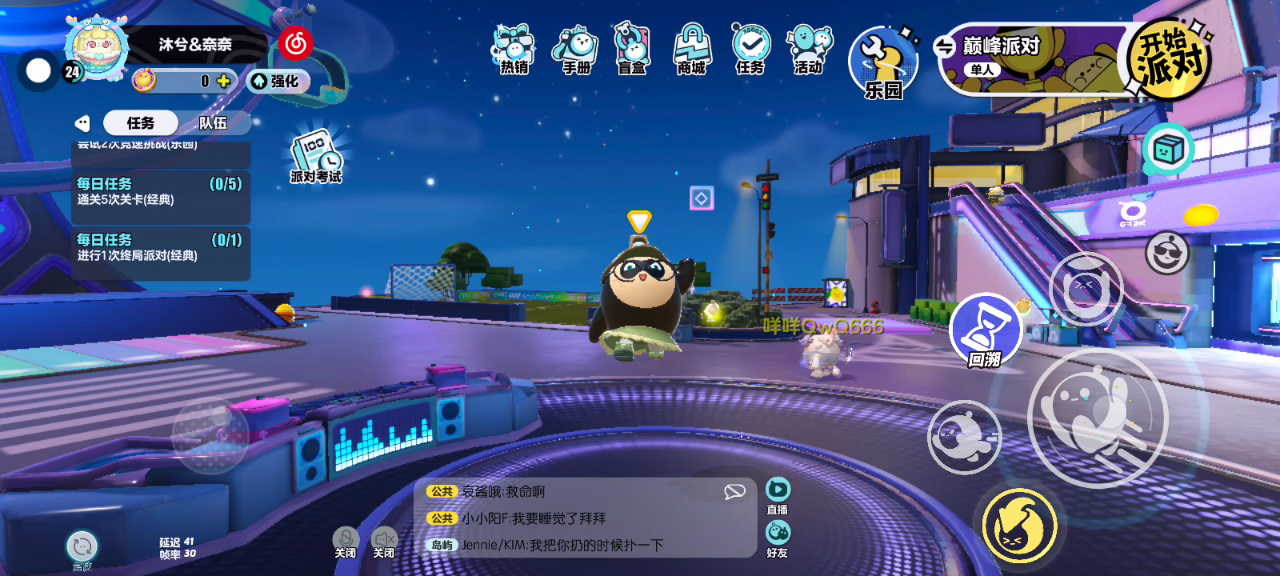Screen dimensions: 1280x576
Task: Open the 手册 handbook
Action: click(x=575, y=49)
